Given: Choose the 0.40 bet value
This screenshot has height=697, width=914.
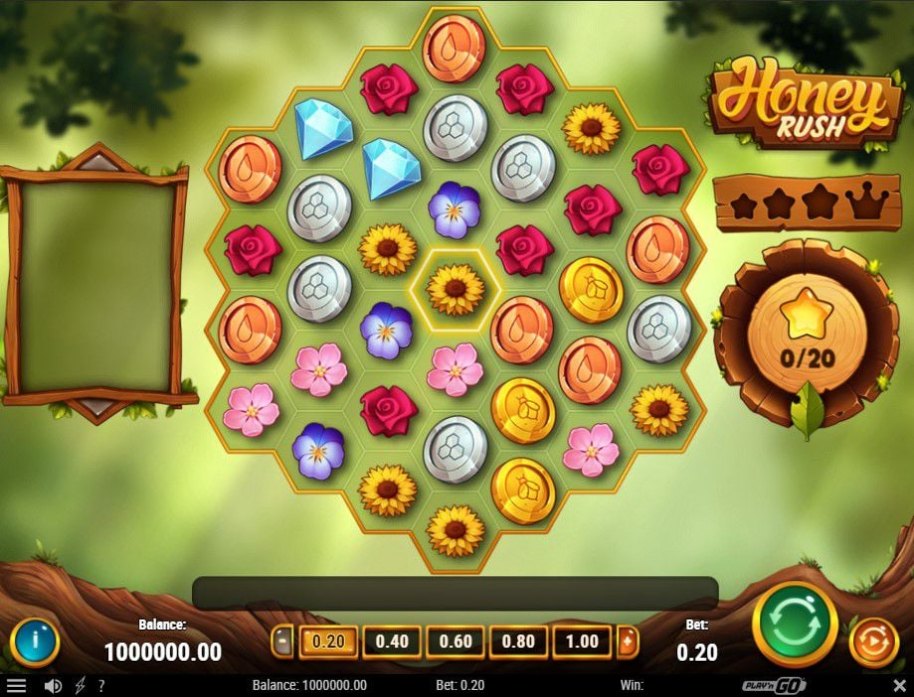Looking at the screenshot, I should click(x=392, y=641).
